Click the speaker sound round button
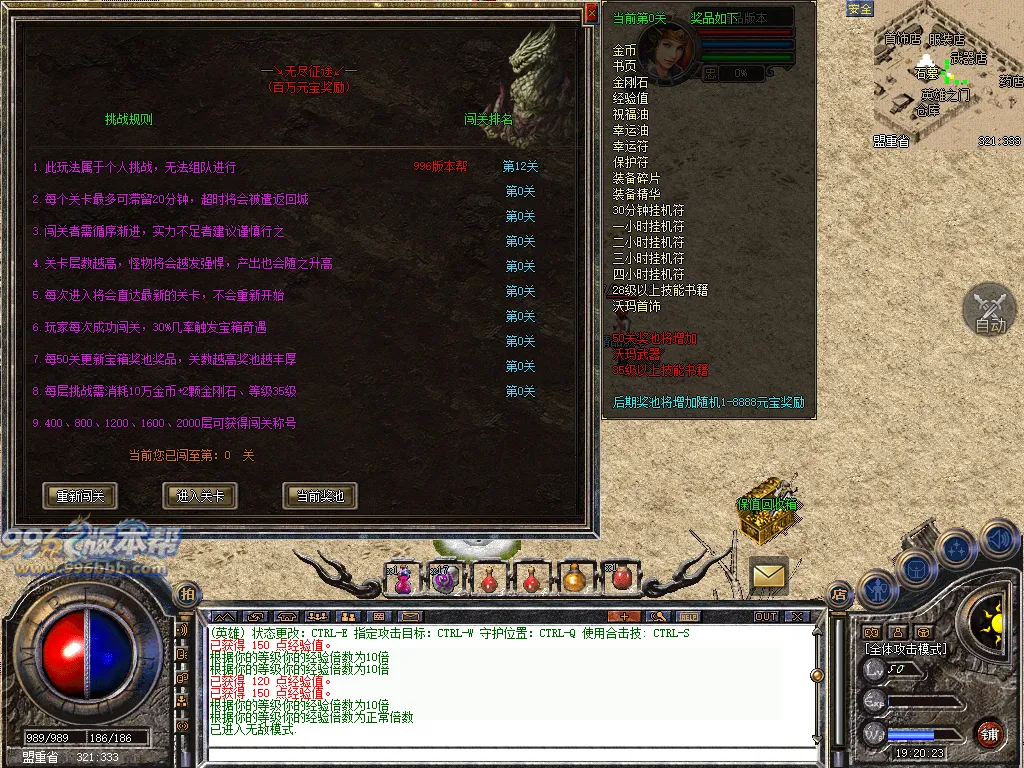Viewport: 1024px width, 768px height. point(998,540)
